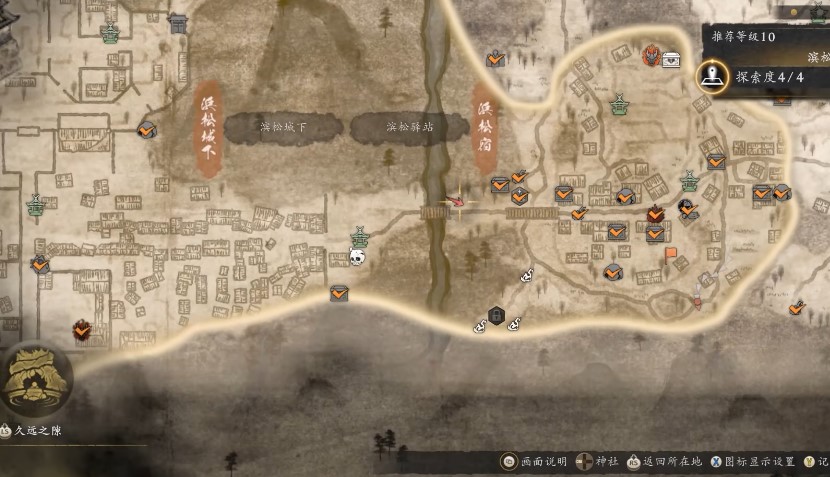
Task: Click the blue gate marker at the map's top
Action: 179,22
